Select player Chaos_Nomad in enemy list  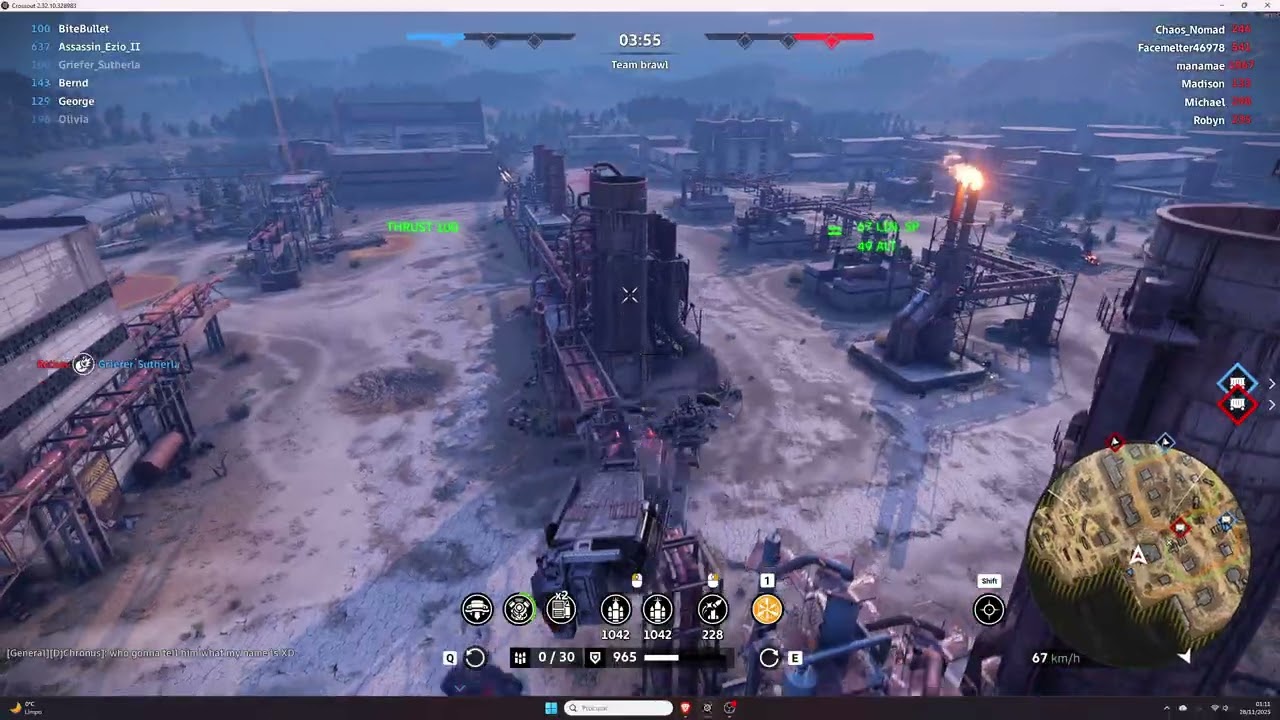1189,30
